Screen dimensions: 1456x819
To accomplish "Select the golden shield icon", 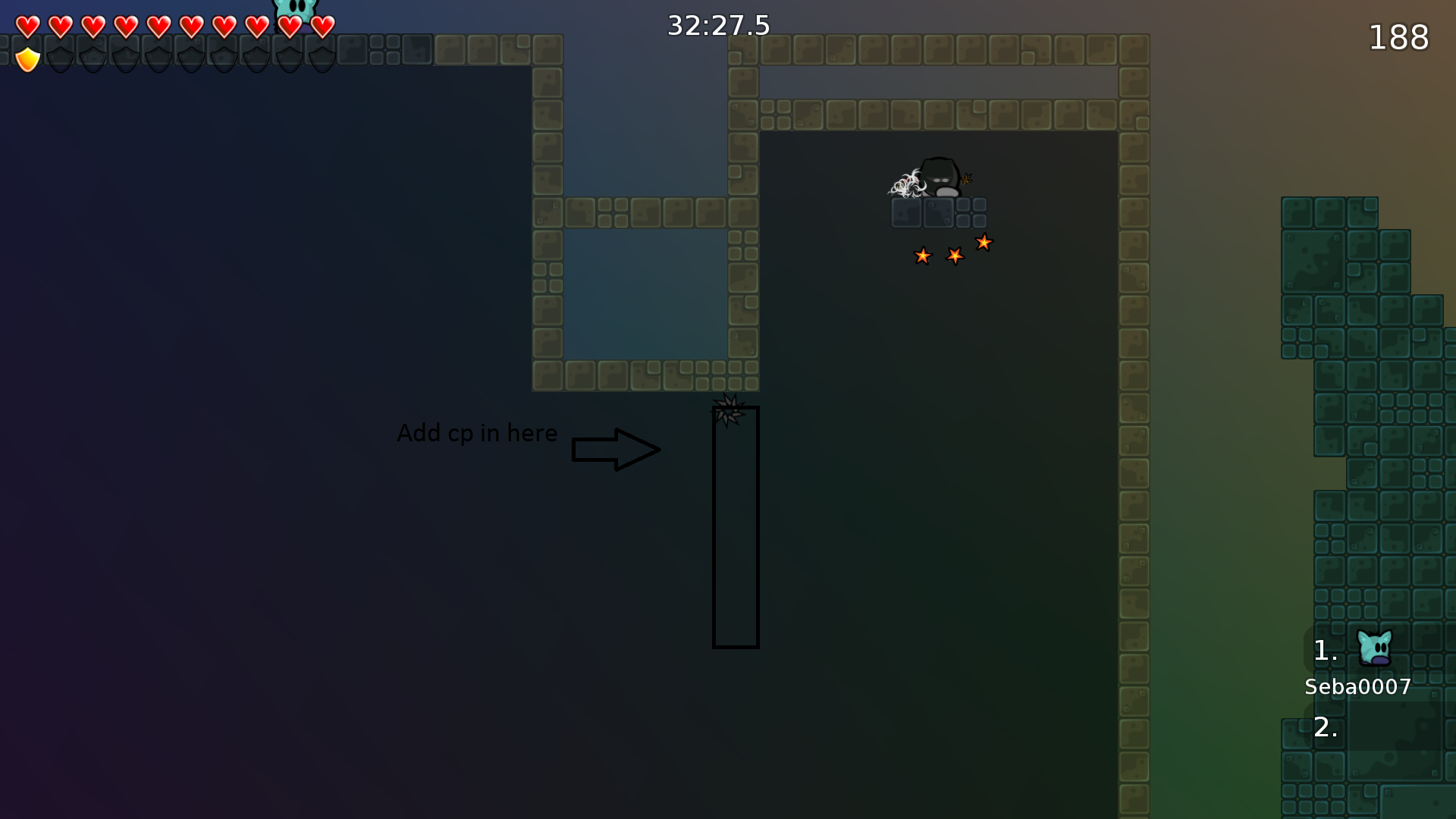I will pyautogui.click(x=27, y=57).
